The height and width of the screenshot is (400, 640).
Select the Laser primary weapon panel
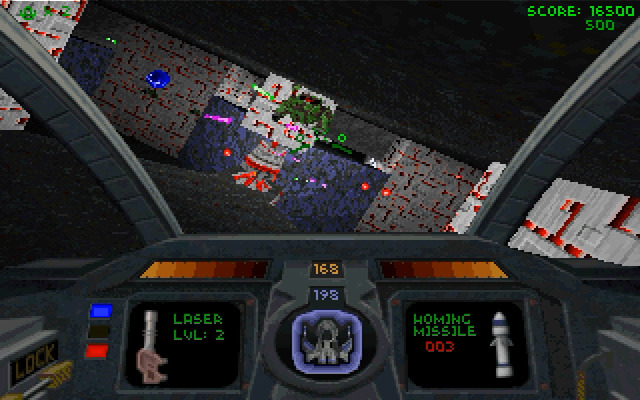click(183, 342)
